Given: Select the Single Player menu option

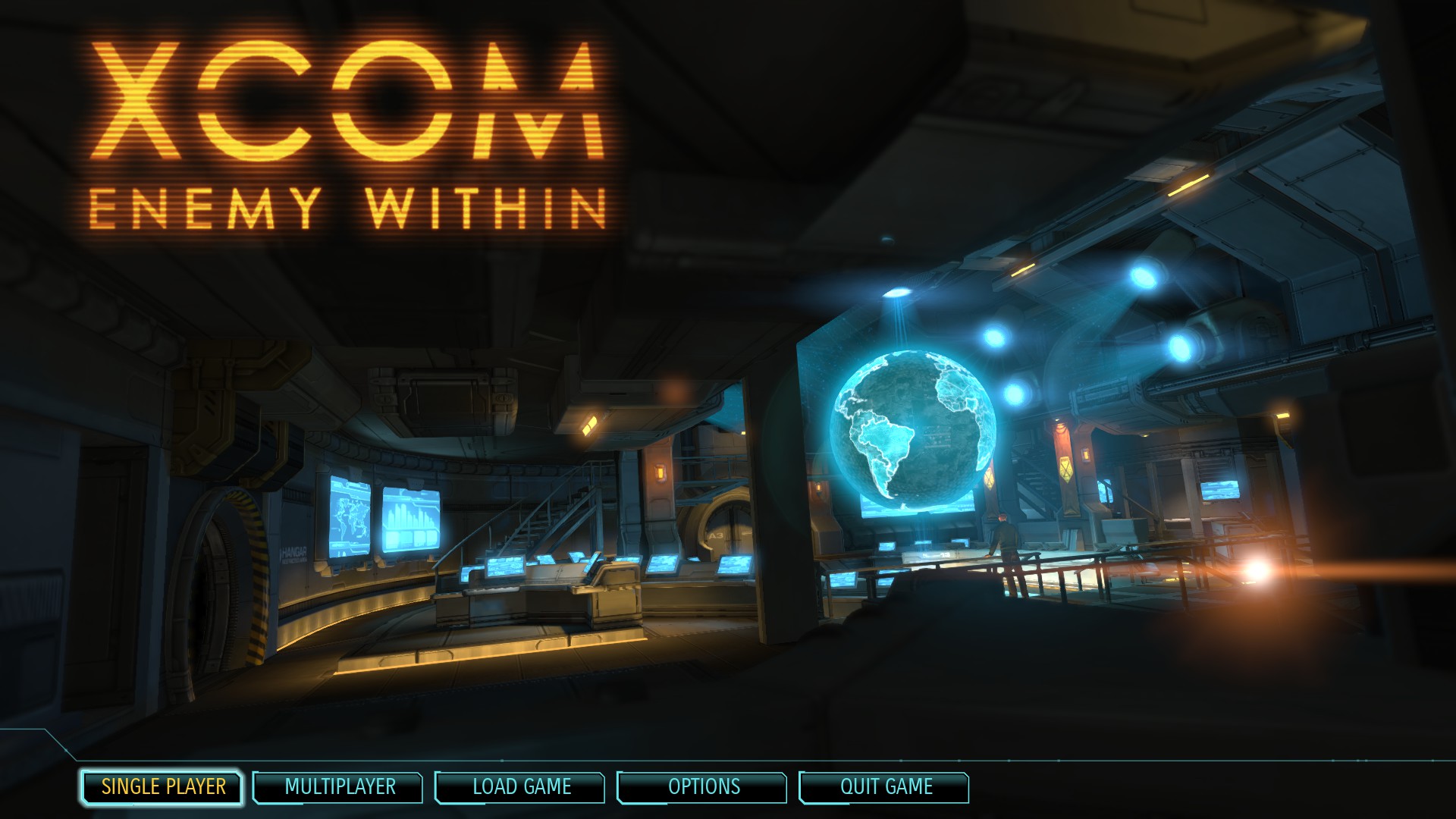Looking at the screenshot, I should [162, 787].
